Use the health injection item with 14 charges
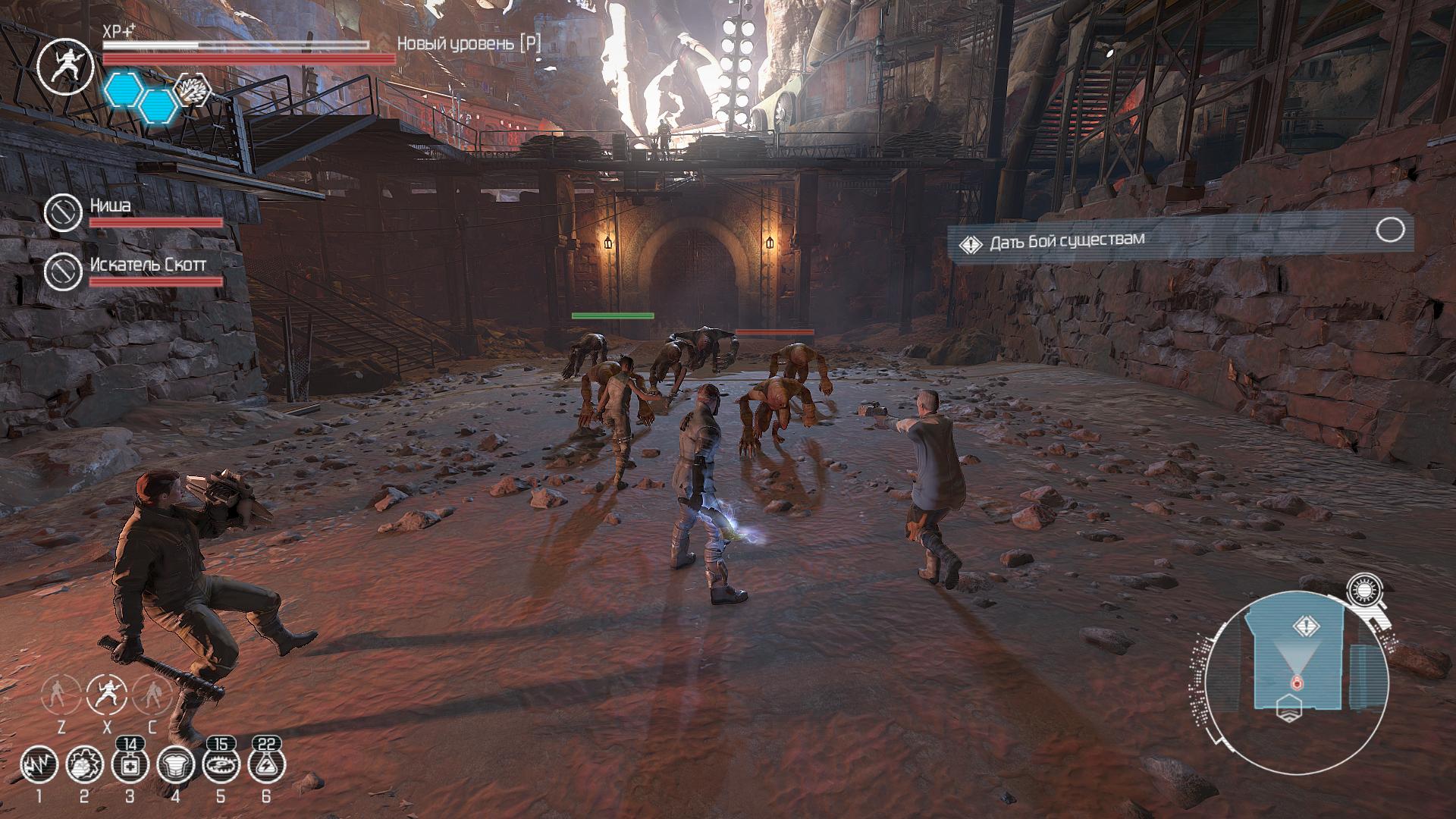This screenshot has height=819, width=1456. 130,766
